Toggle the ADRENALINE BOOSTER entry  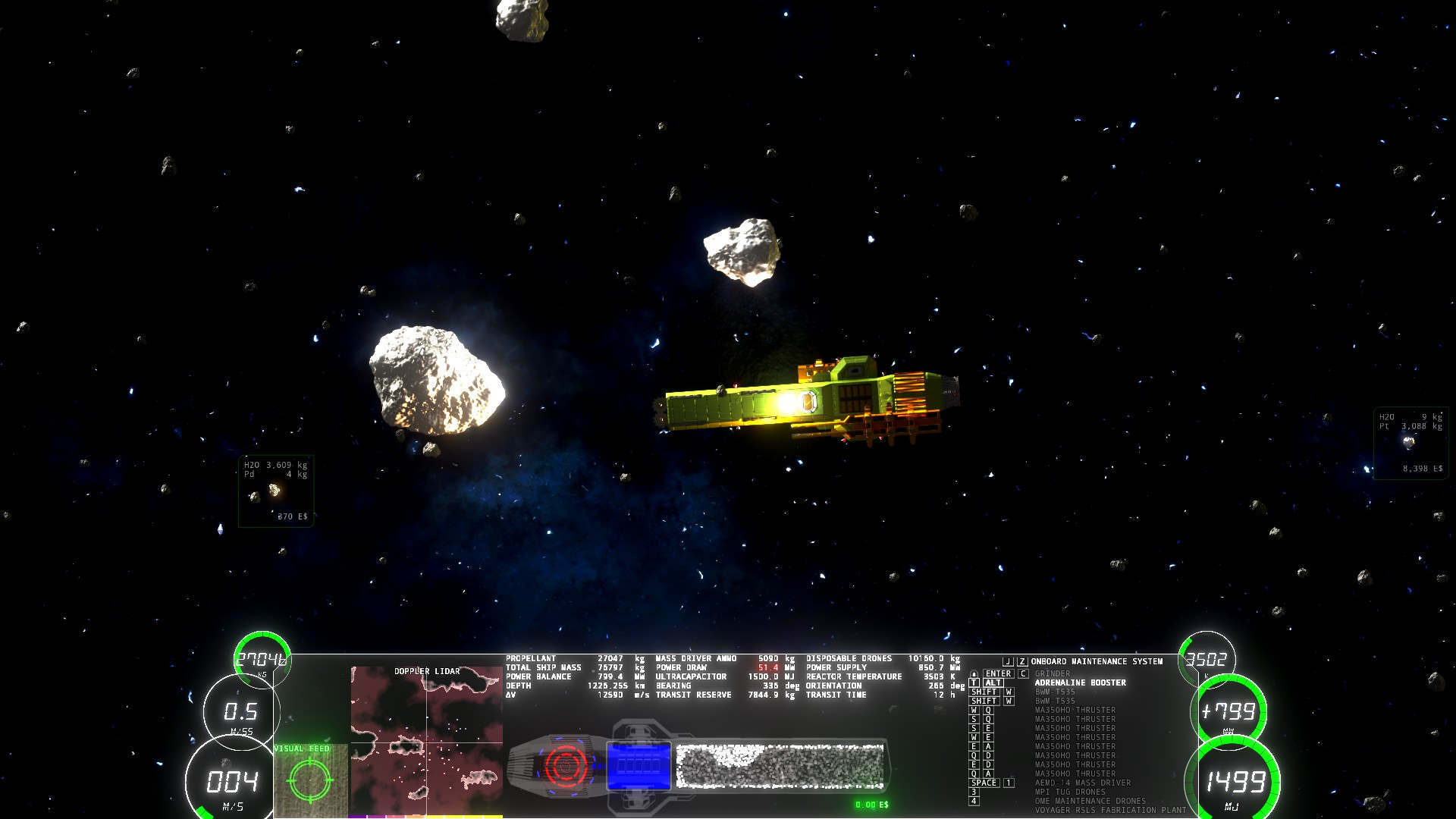[x=1081, y=683]
